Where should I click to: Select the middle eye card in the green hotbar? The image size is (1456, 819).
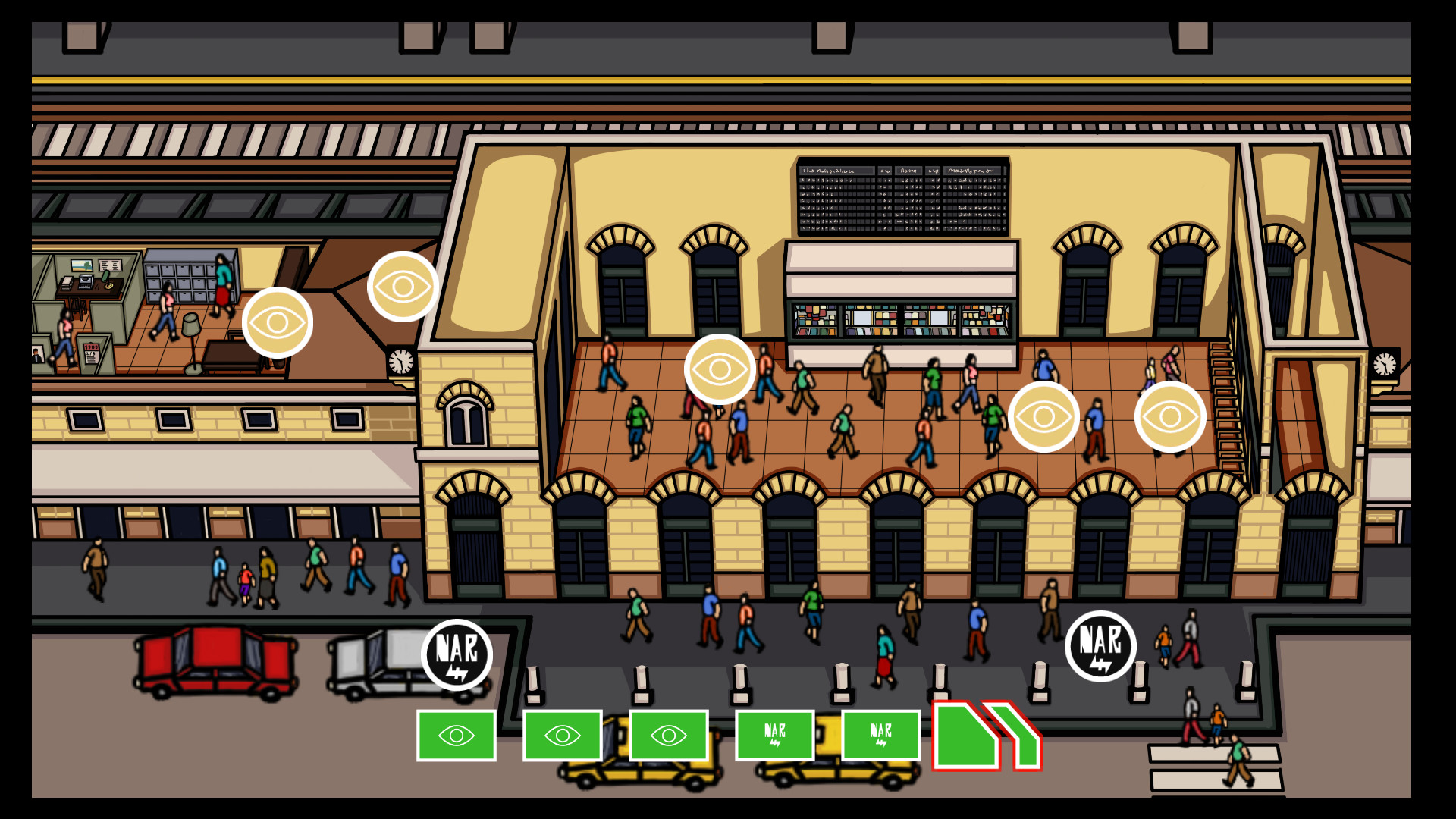[563, 735]
